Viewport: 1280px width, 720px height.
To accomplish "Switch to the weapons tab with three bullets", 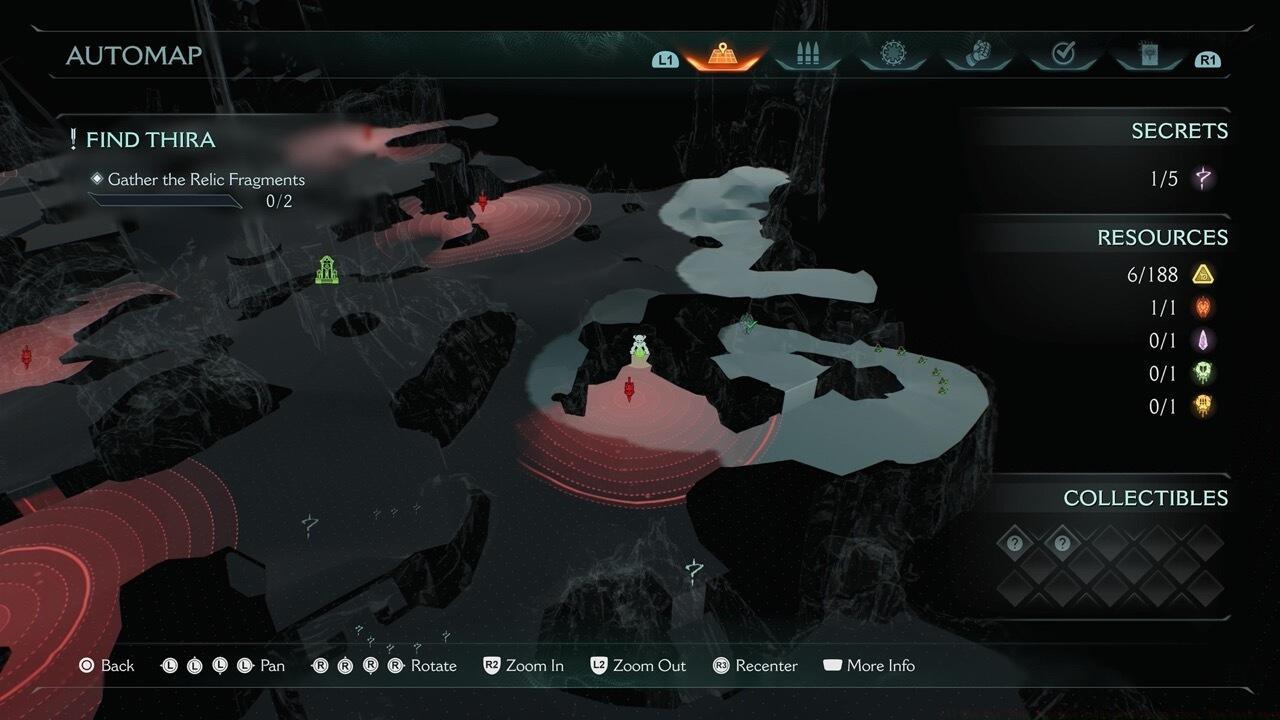I will (x=808, y=55).
